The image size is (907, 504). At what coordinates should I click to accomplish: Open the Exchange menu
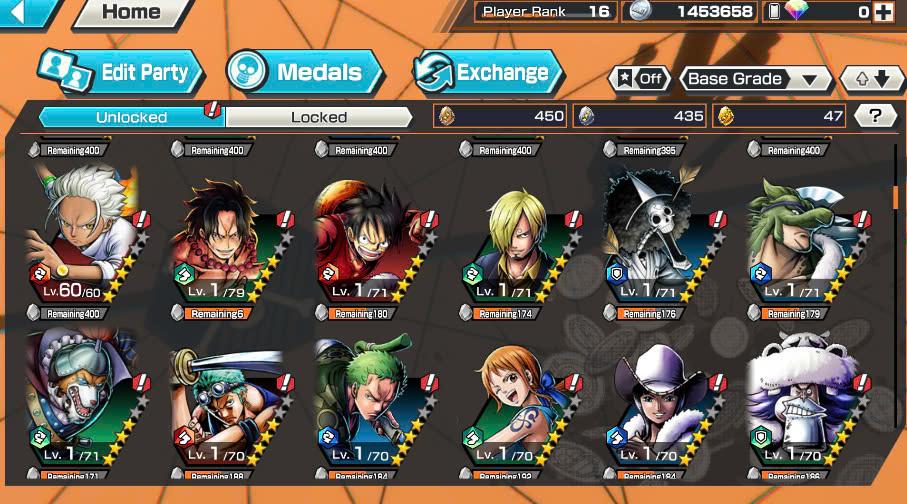[x=488, y=72]
